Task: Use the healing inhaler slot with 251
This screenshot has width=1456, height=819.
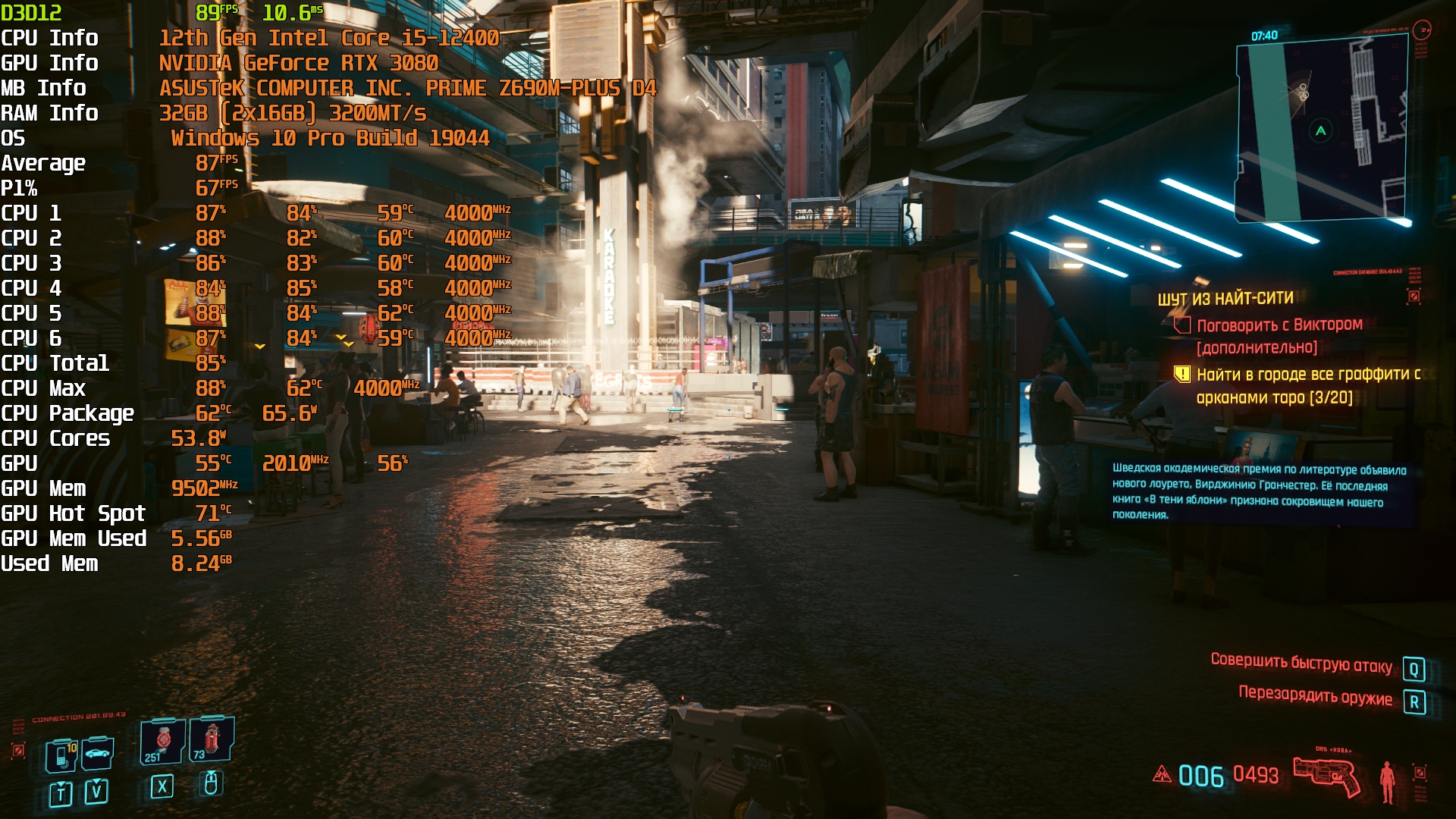Action: point(162,741)
